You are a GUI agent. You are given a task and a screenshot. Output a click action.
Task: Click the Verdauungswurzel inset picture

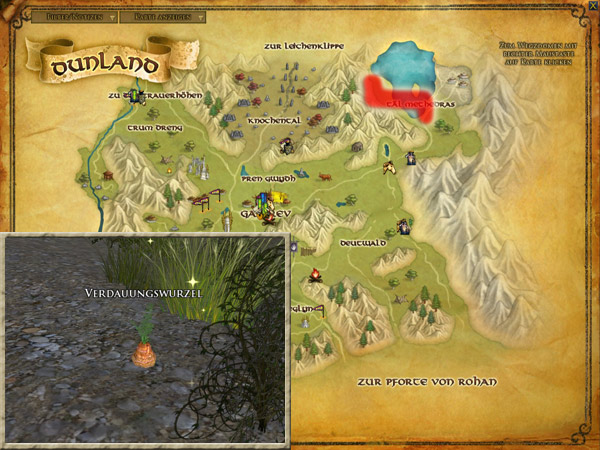point(146,338)
